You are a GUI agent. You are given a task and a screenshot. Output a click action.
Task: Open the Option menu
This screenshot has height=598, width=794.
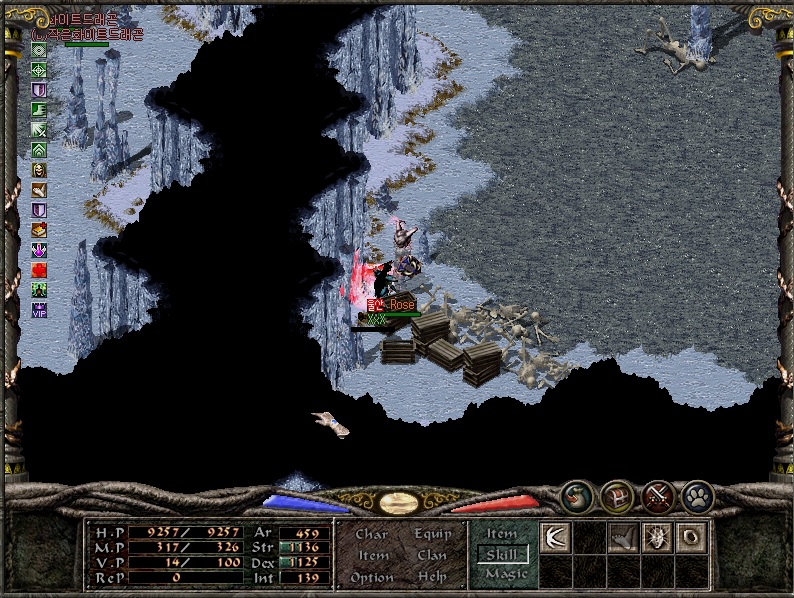pyautogui.click(x=371, y=577)
